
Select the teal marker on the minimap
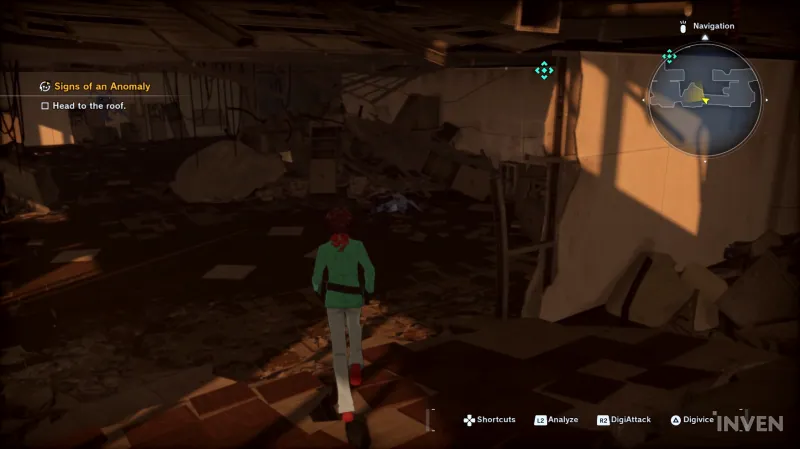pos(669,57)
